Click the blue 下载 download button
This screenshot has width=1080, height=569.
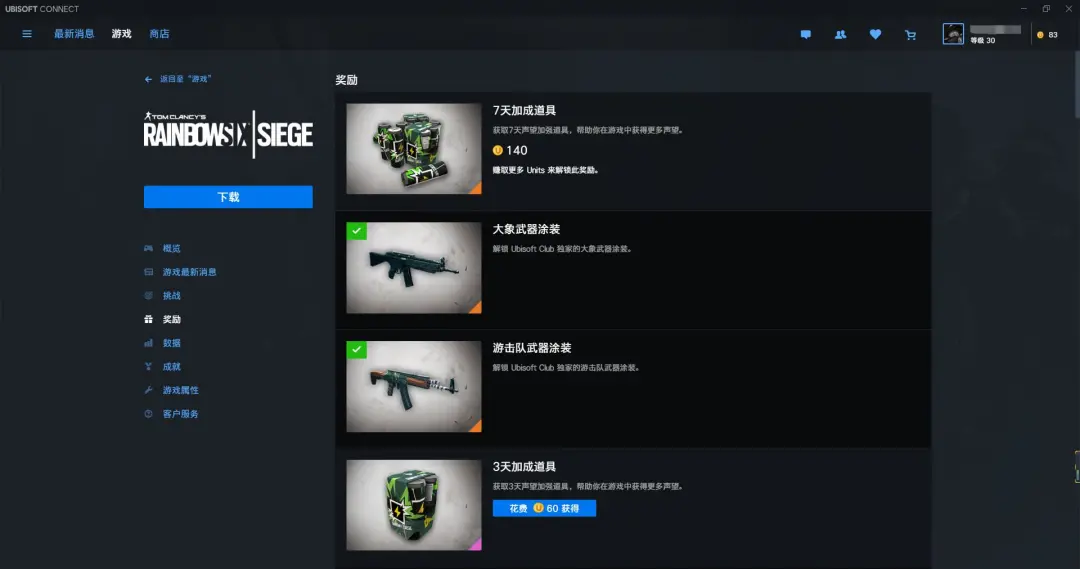pos(228,197)
